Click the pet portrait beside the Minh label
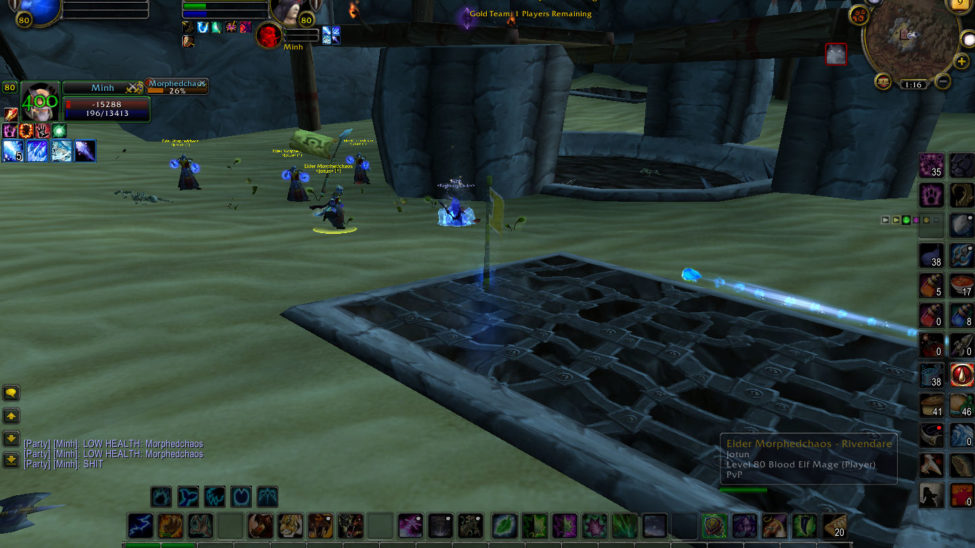 tap(268, 36)
